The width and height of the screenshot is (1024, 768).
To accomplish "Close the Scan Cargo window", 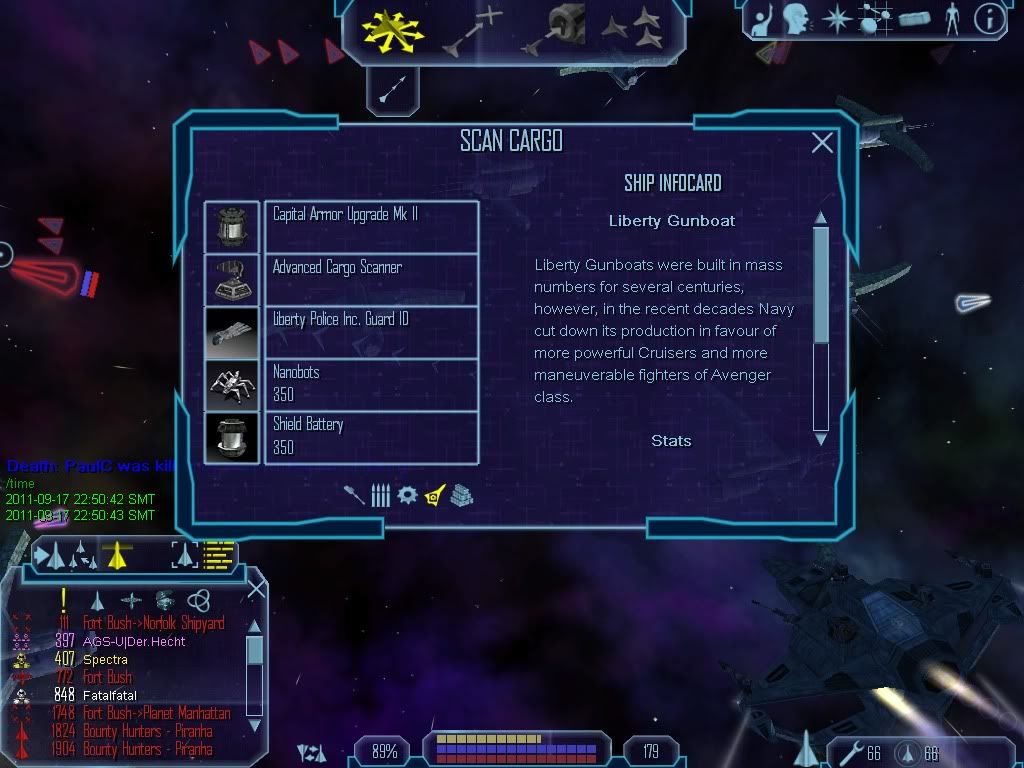I will point(822,143).
